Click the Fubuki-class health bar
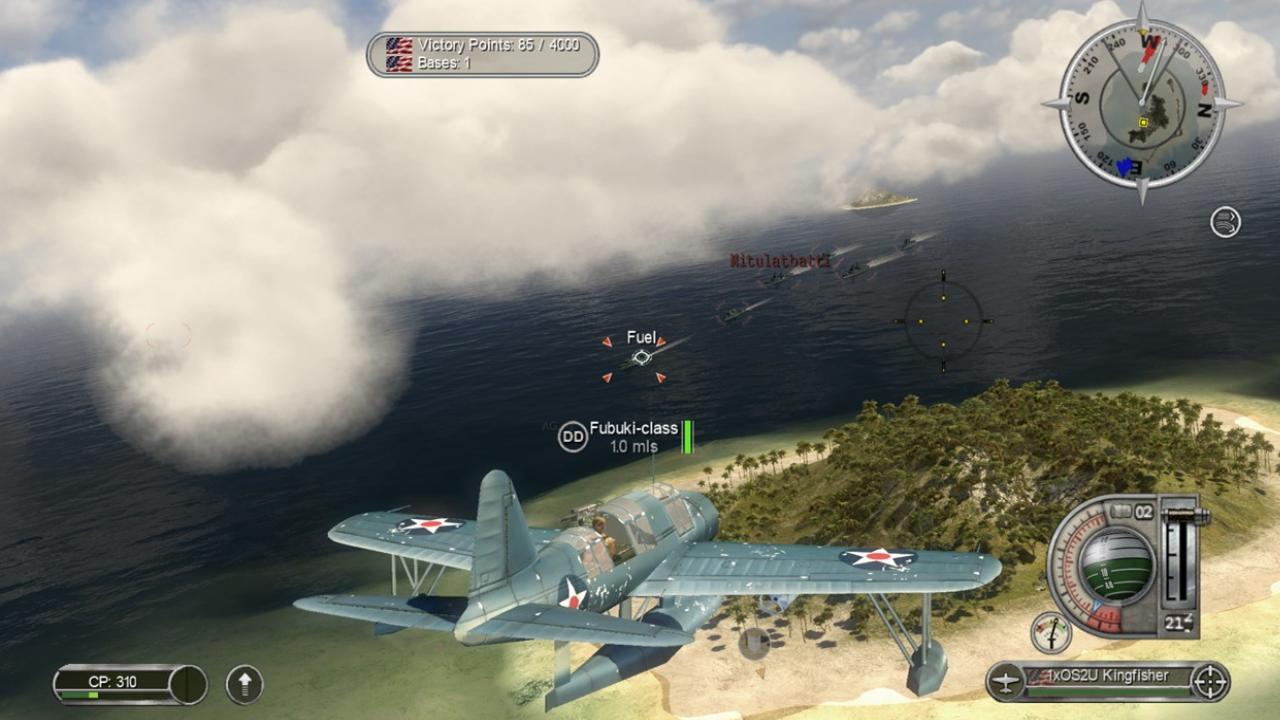 [686, 439]
